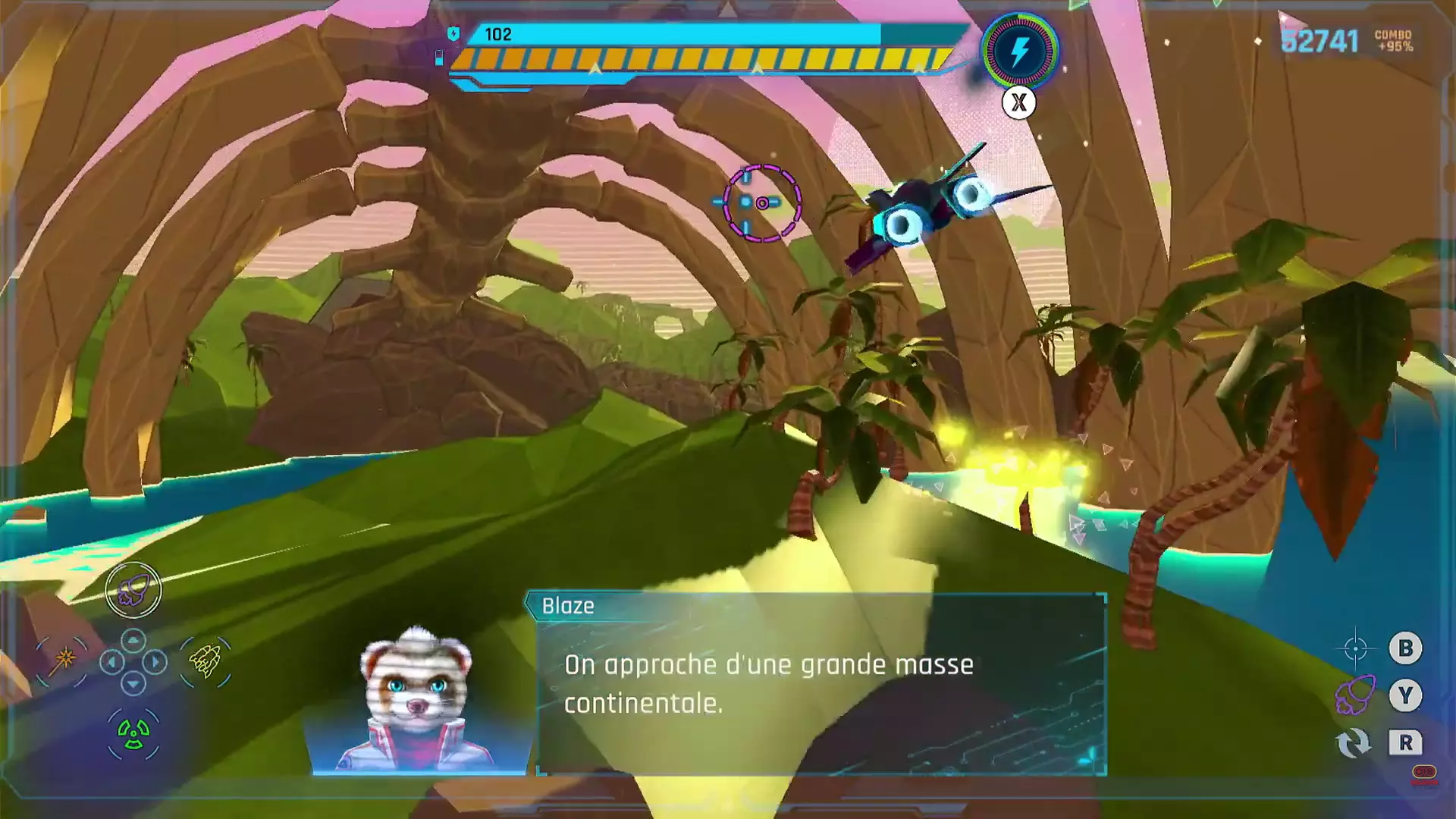Image resolution: width=1456 pixels, height=819 pixels.
Task: Select the circular aiming reticle on screen
Action: point(762,202)
